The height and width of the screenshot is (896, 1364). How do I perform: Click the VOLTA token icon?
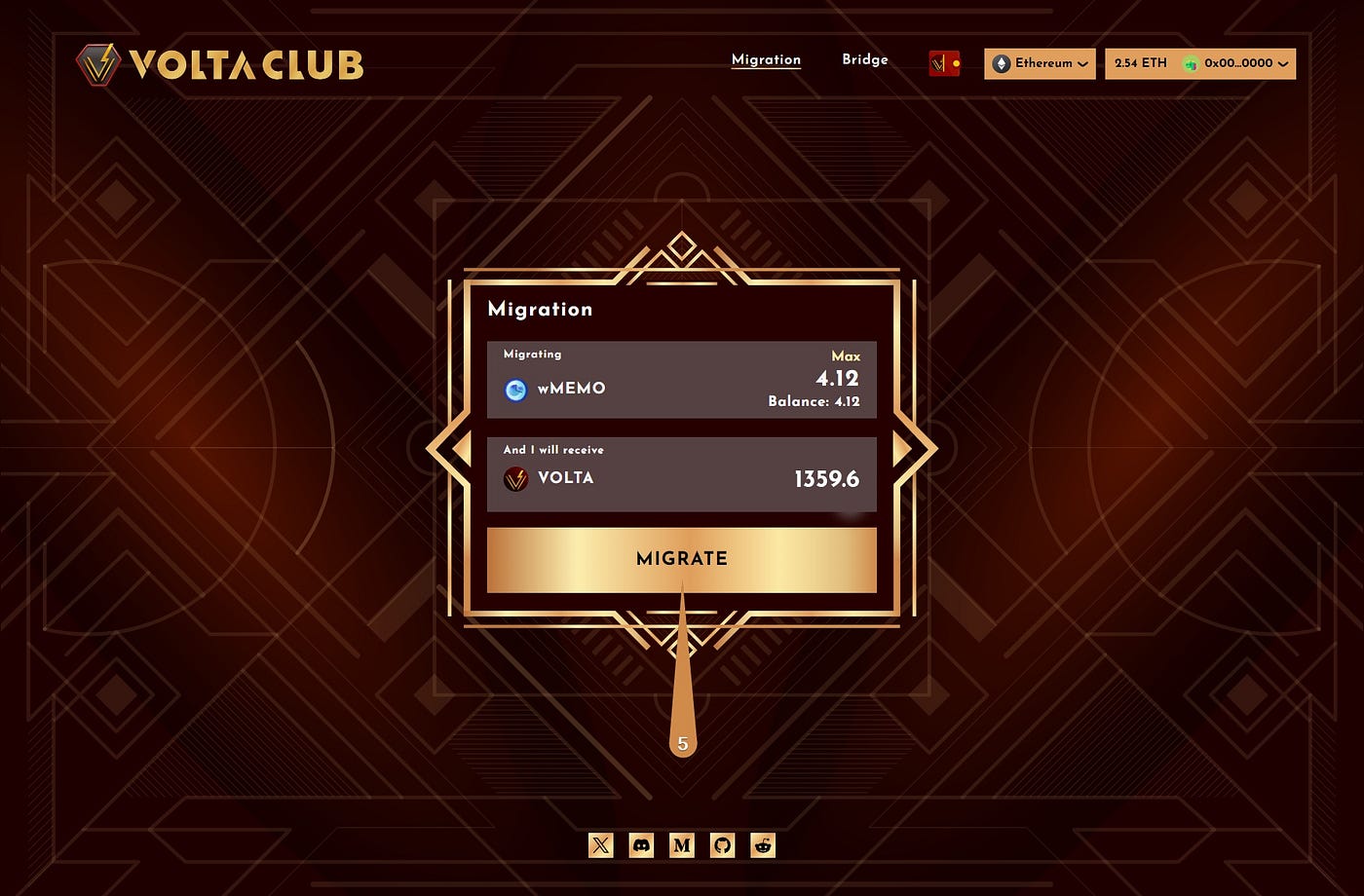(x=516, y=478)
